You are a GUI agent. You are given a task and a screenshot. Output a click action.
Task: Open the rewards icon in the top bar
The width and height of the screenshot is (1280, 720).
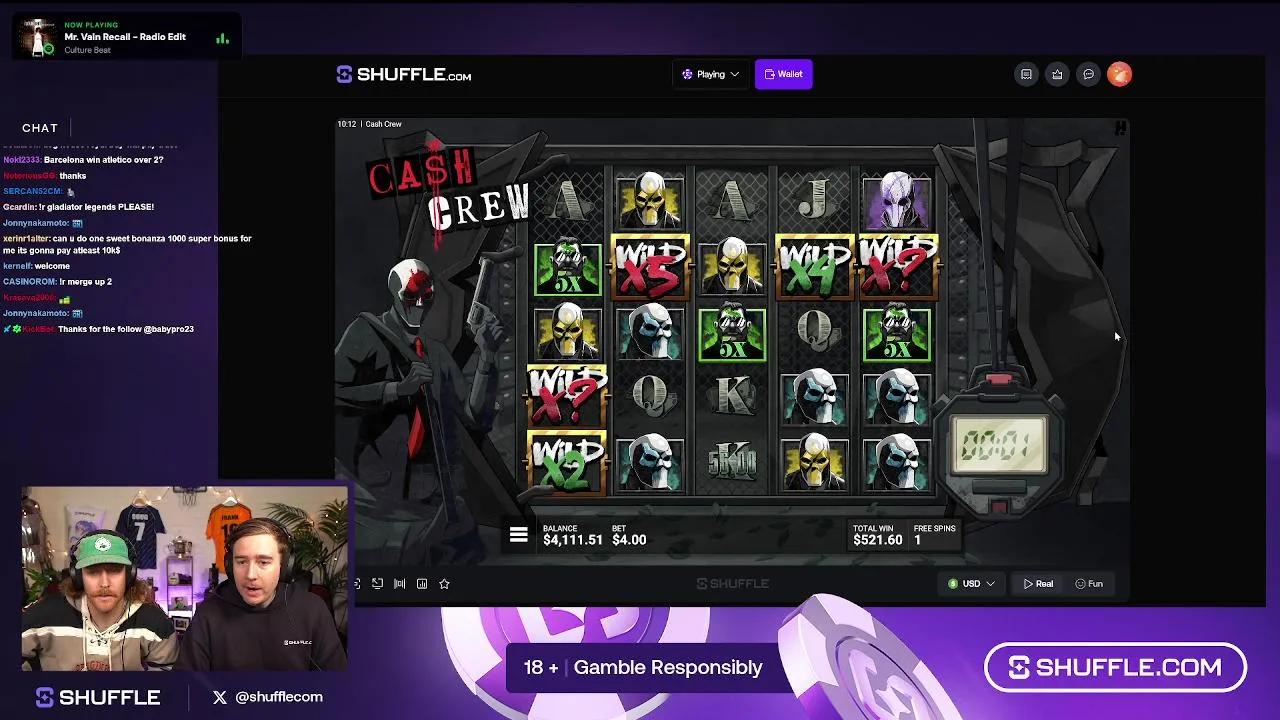pyautogui.click(x=1057, y=74)
